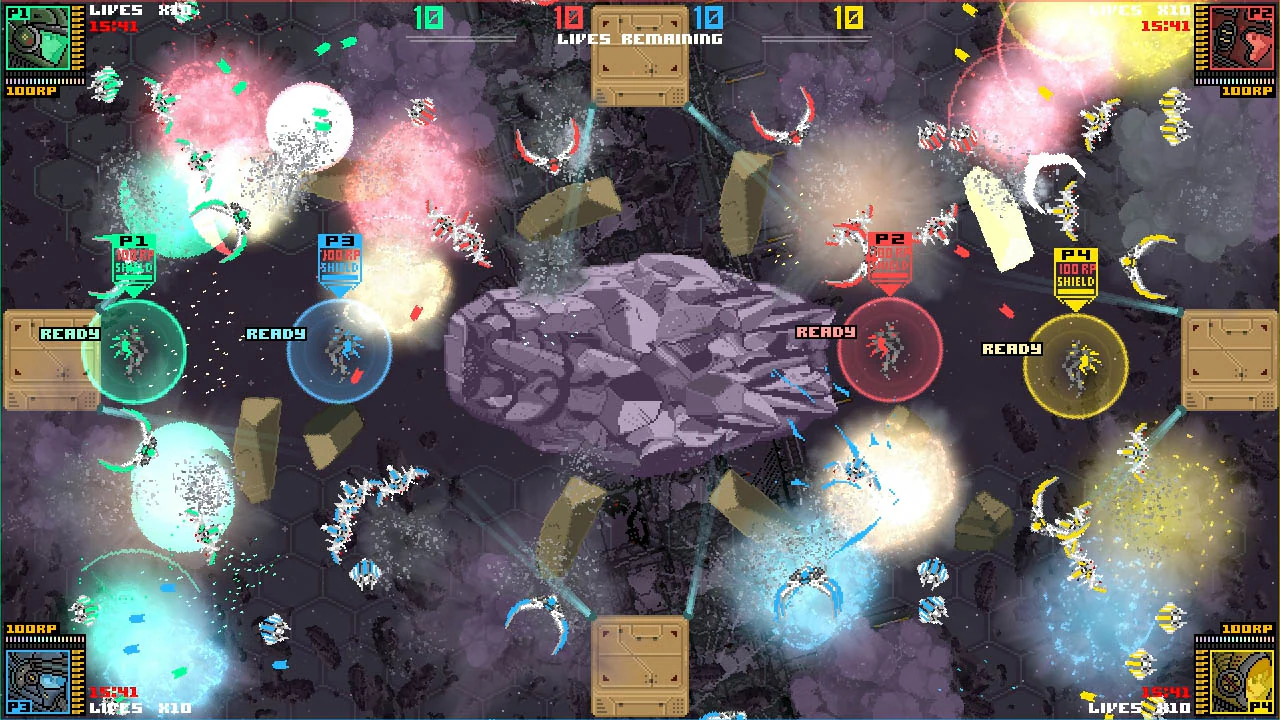The width and height of the screenshot is (1280, 720).
Task: Click the LIVES REMAINING header text
Action: click(x=640, y=39)
